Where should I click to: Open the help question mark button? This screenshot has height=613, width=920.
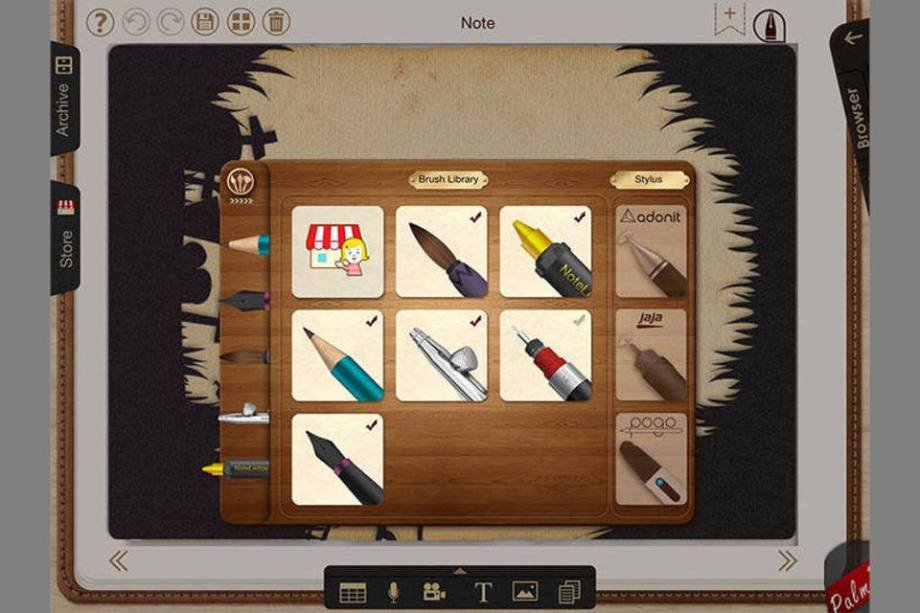[100, 22]
